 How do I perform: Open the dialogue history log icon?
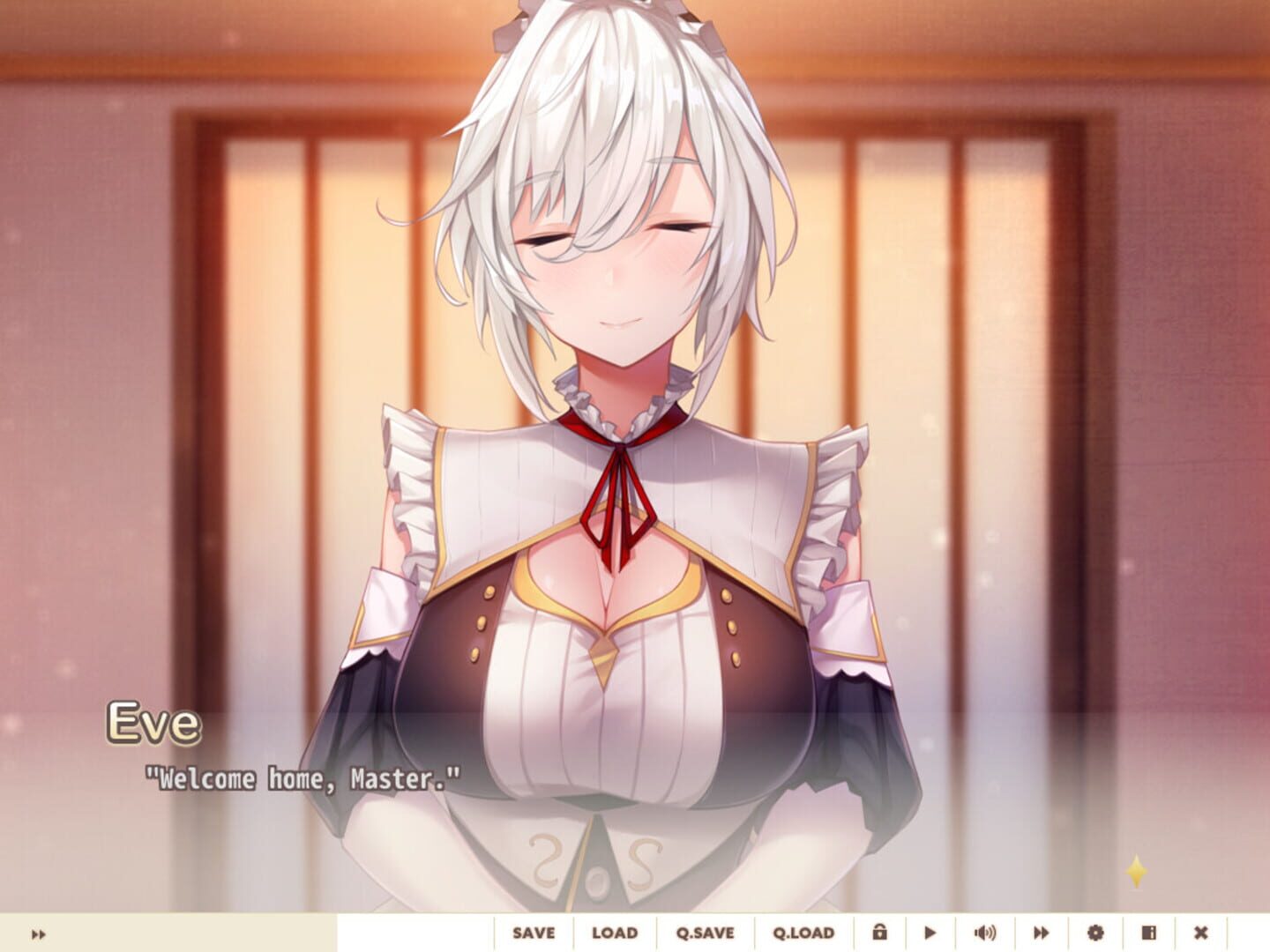[x=1148, y=932]
